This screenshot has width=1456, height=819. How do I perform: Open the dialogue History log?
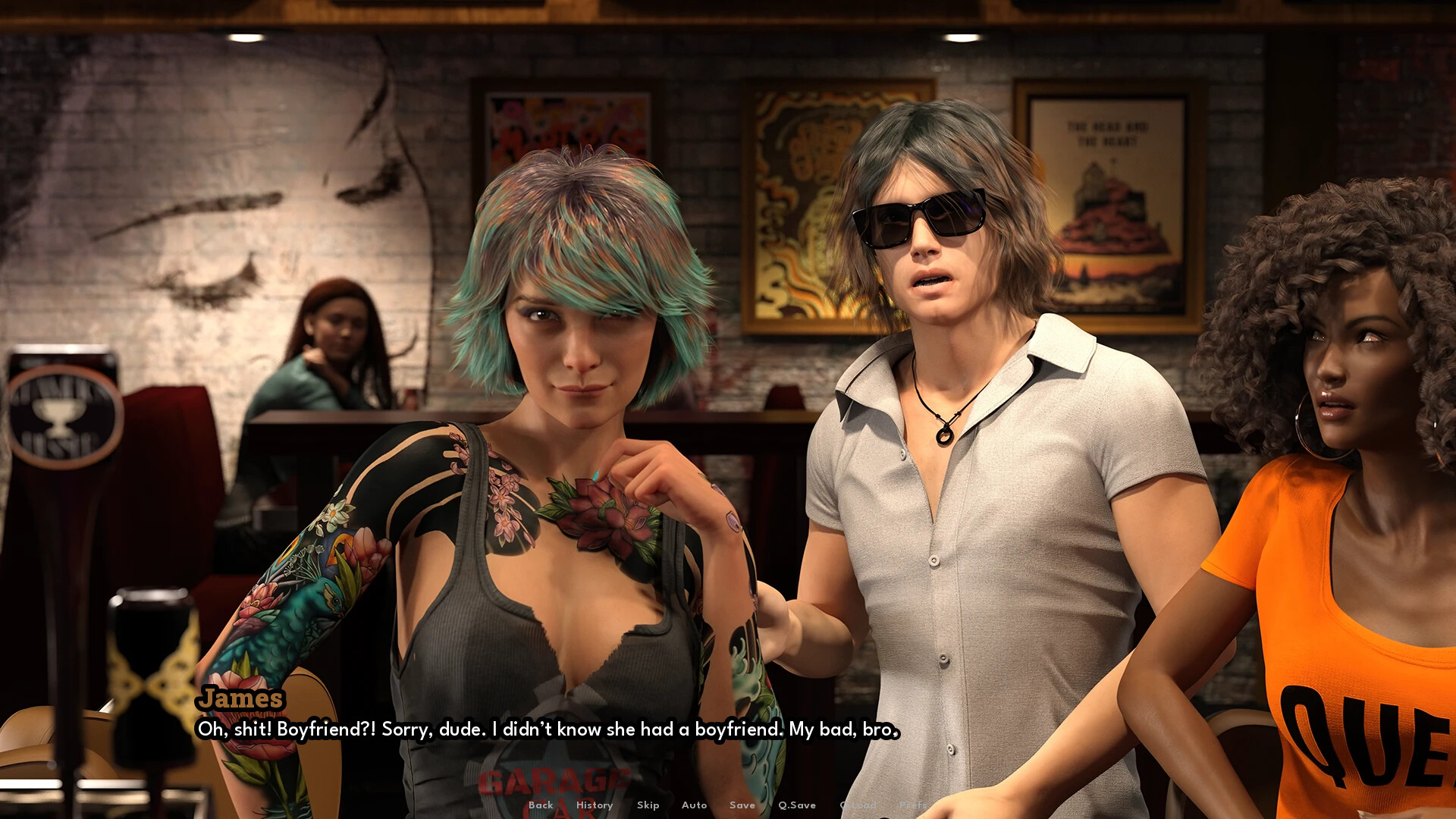(595, 805)
